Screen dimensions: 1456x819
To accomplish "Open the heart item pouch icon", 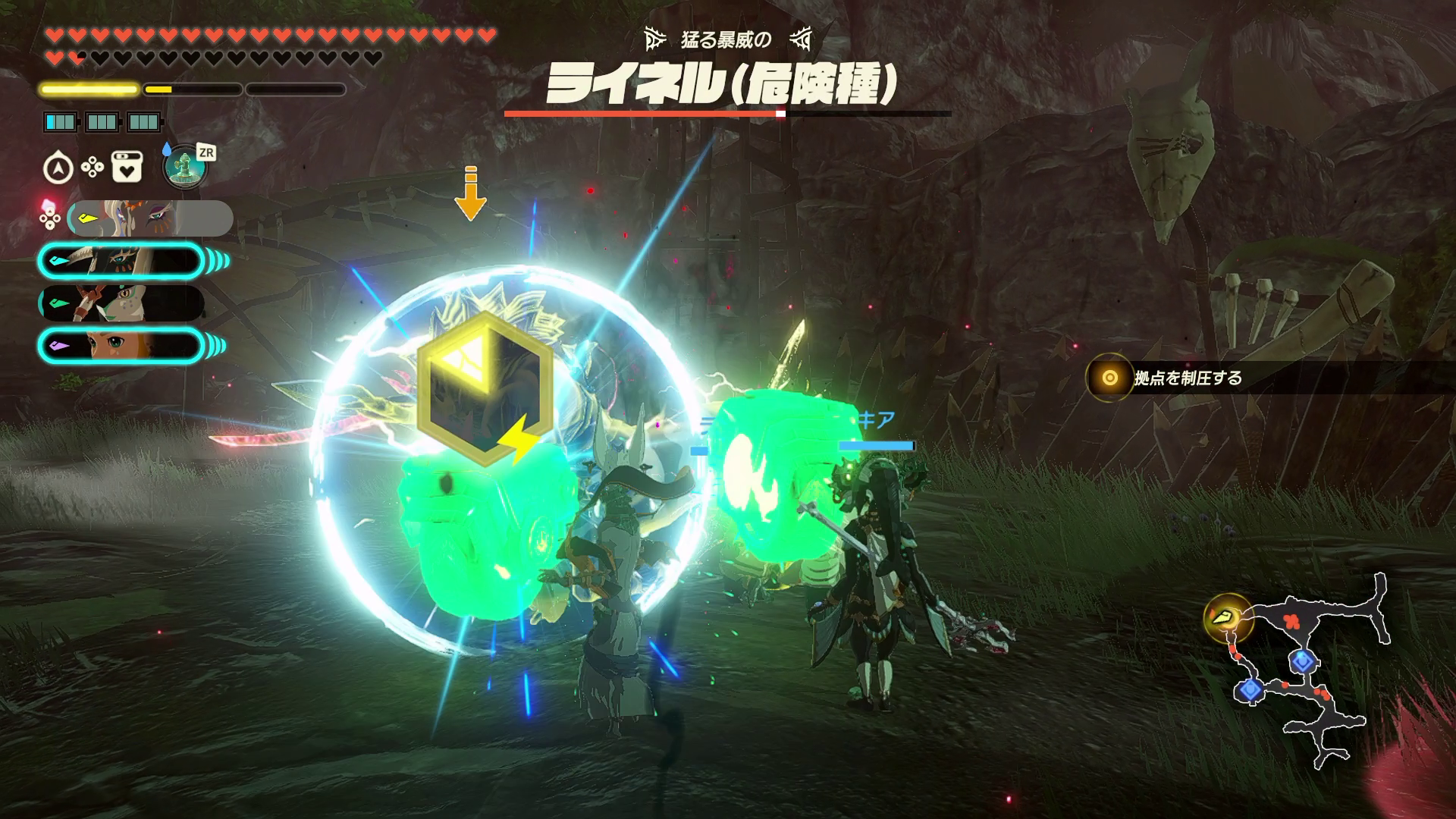I will click(x=127, y=167).
